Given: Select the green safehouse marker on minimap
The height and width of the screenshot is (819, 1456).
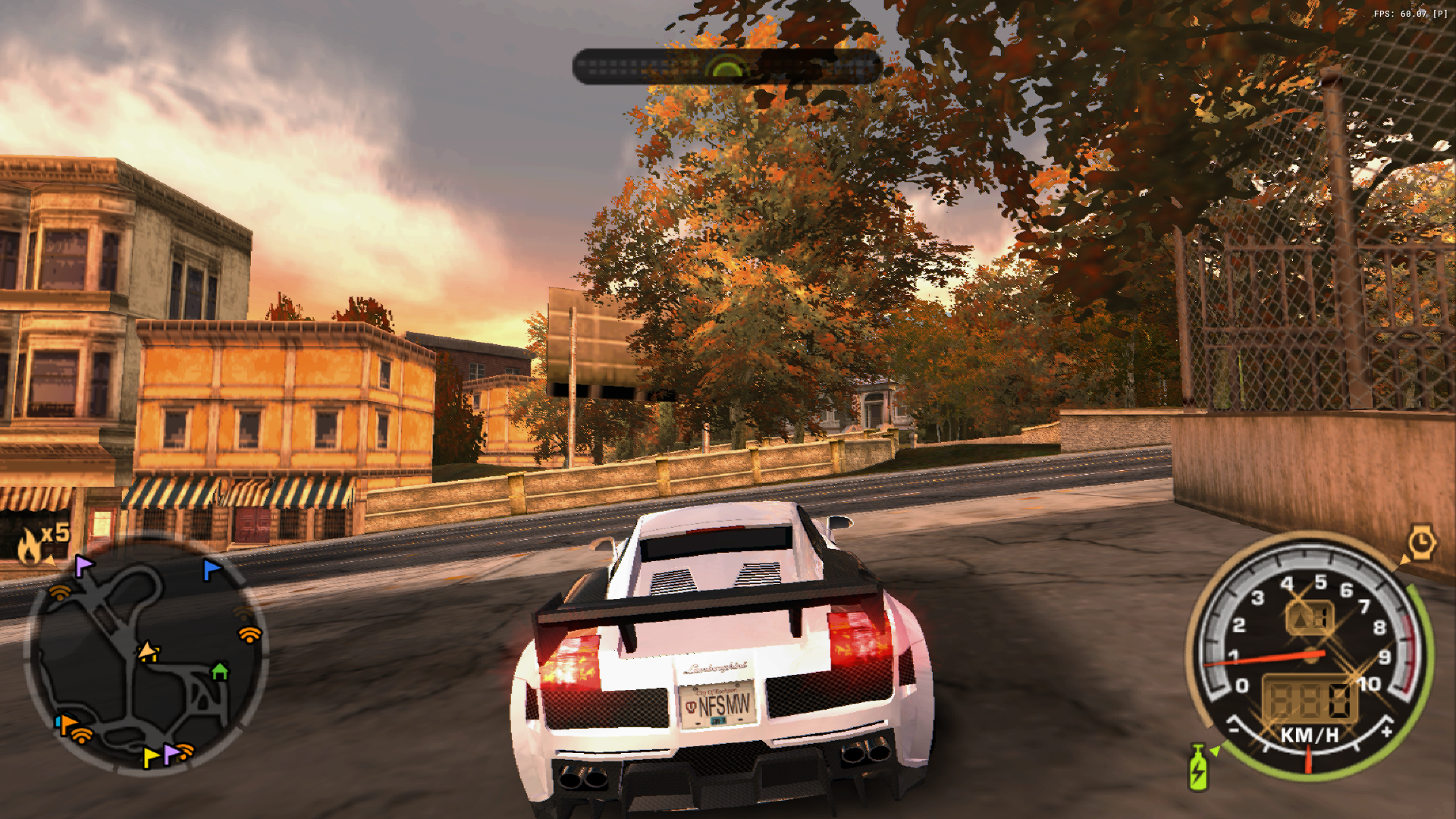Looking at the screenshot, I should pyautogui.click(x=220, y=671).
